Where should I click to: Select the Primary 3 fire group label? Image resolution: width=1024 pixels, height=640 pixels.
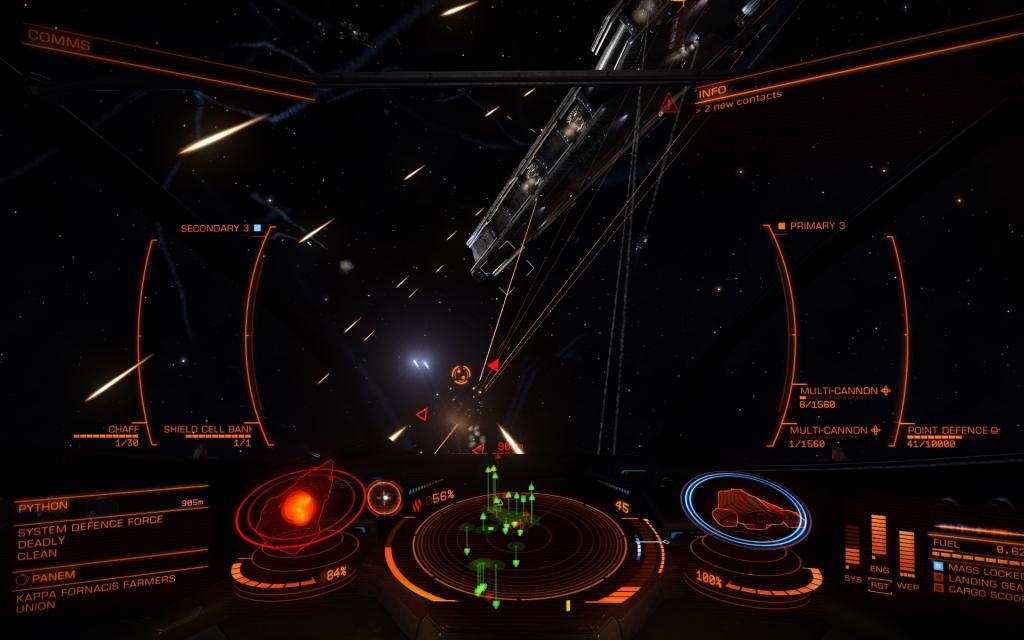coord(816,226)
